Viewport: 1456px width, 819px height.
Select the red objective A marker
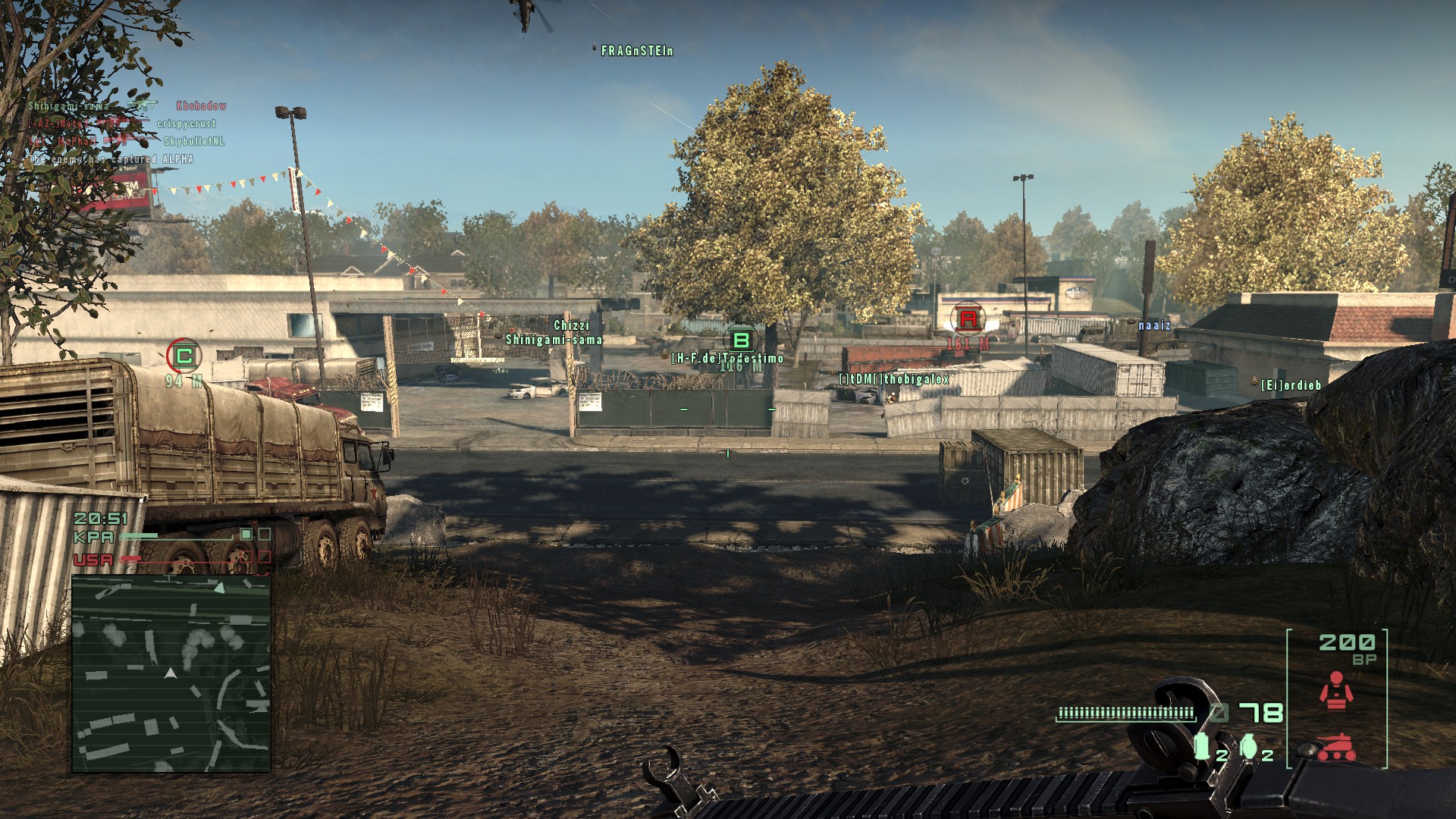point(968,318)
